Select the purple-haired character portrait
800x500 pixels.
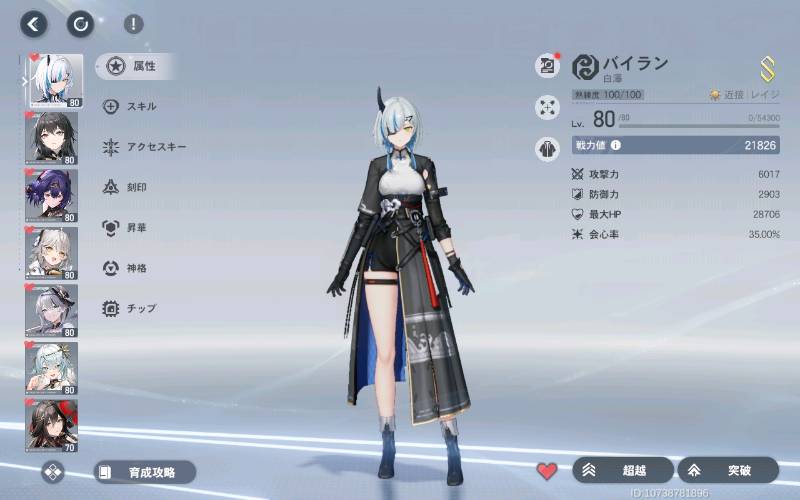click(51, 194)
